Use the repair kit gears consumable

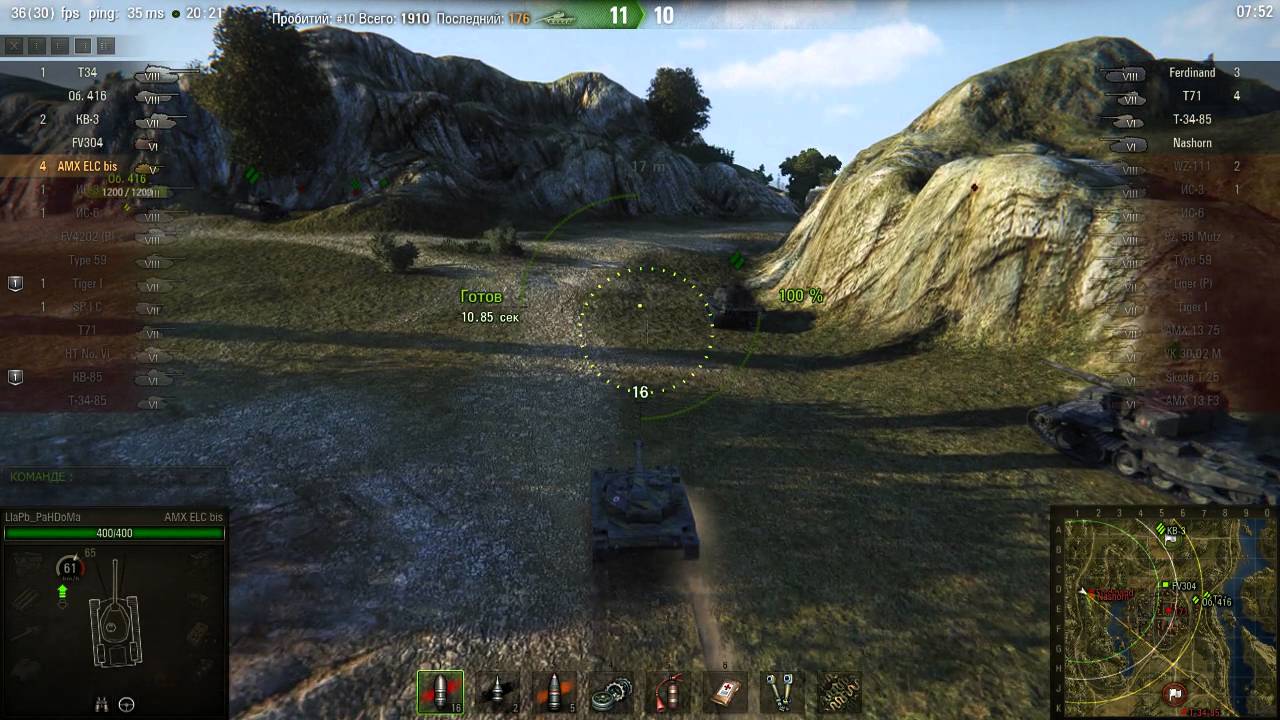pos(612,692)
